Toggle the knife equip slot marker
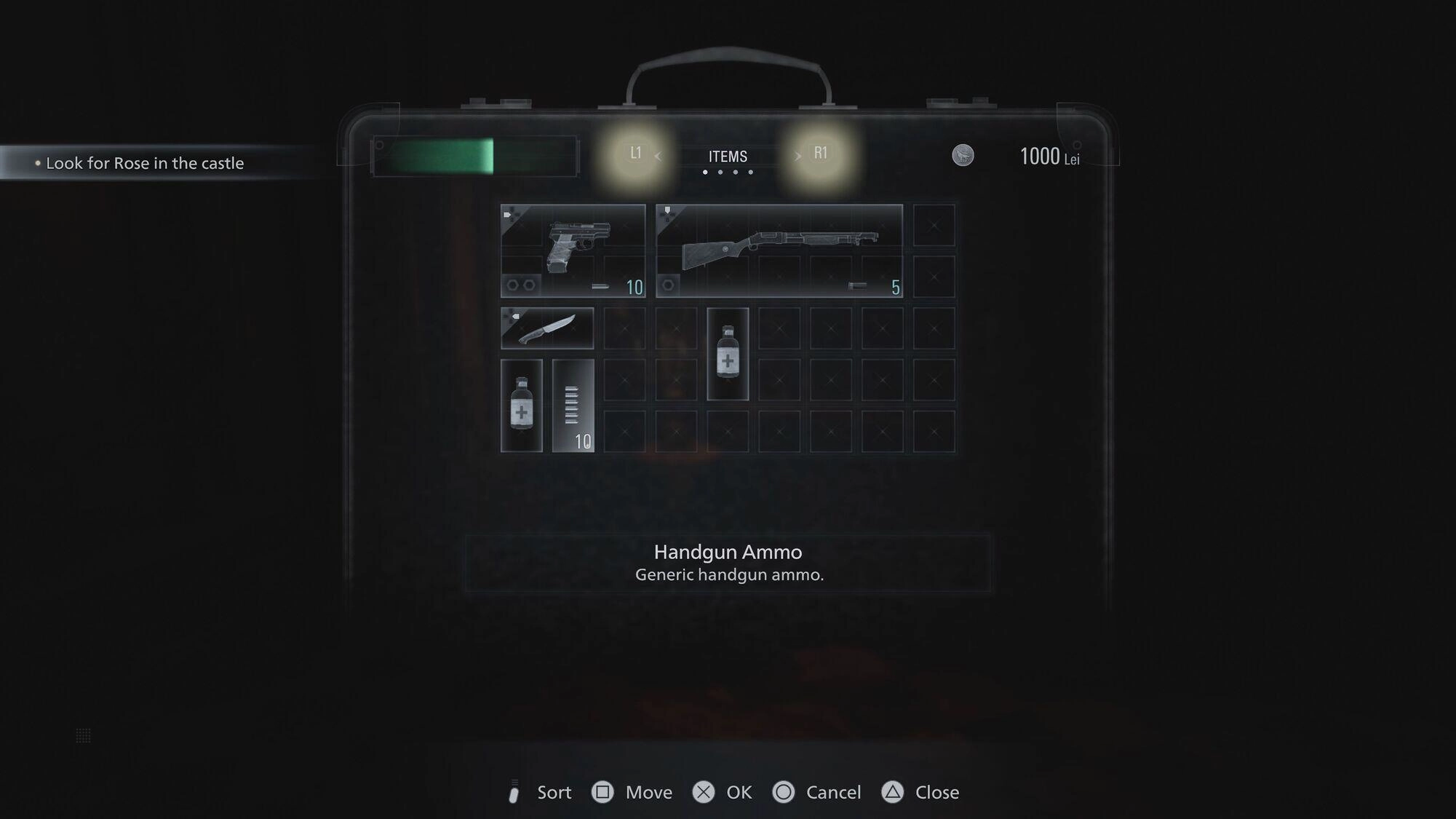This screenshot has height=819, width=1456. (515, 314)
